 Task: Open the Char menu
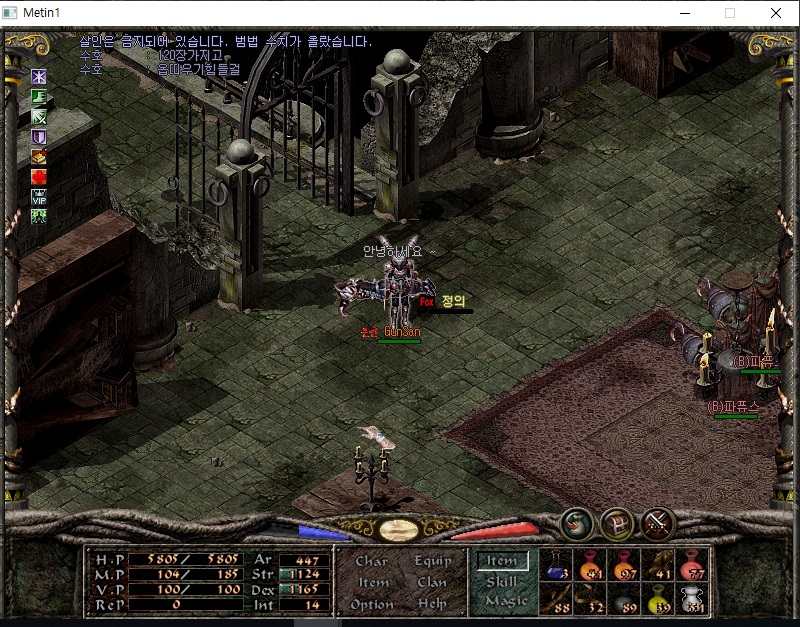tap(371, 562)
